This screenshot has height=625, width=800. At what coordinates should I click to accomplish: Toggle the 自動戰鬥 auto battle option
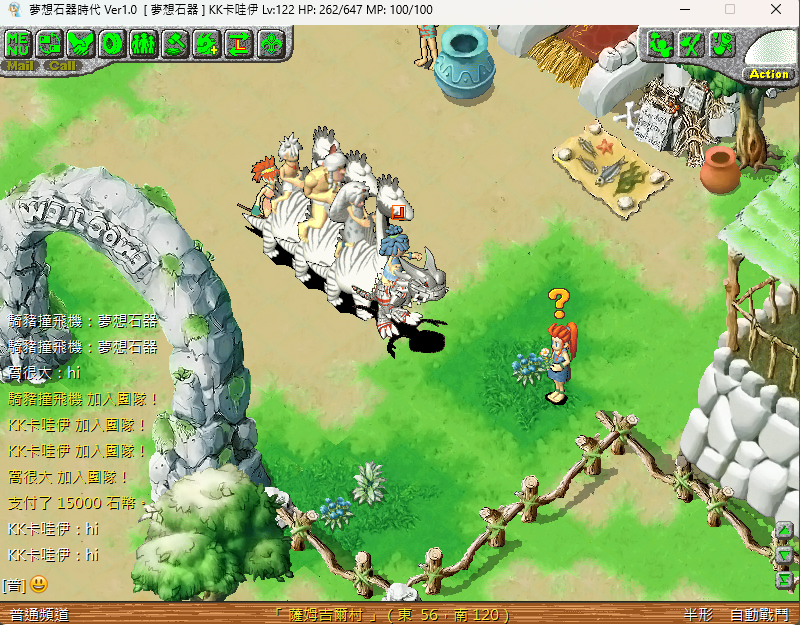(x=759, y=614)
